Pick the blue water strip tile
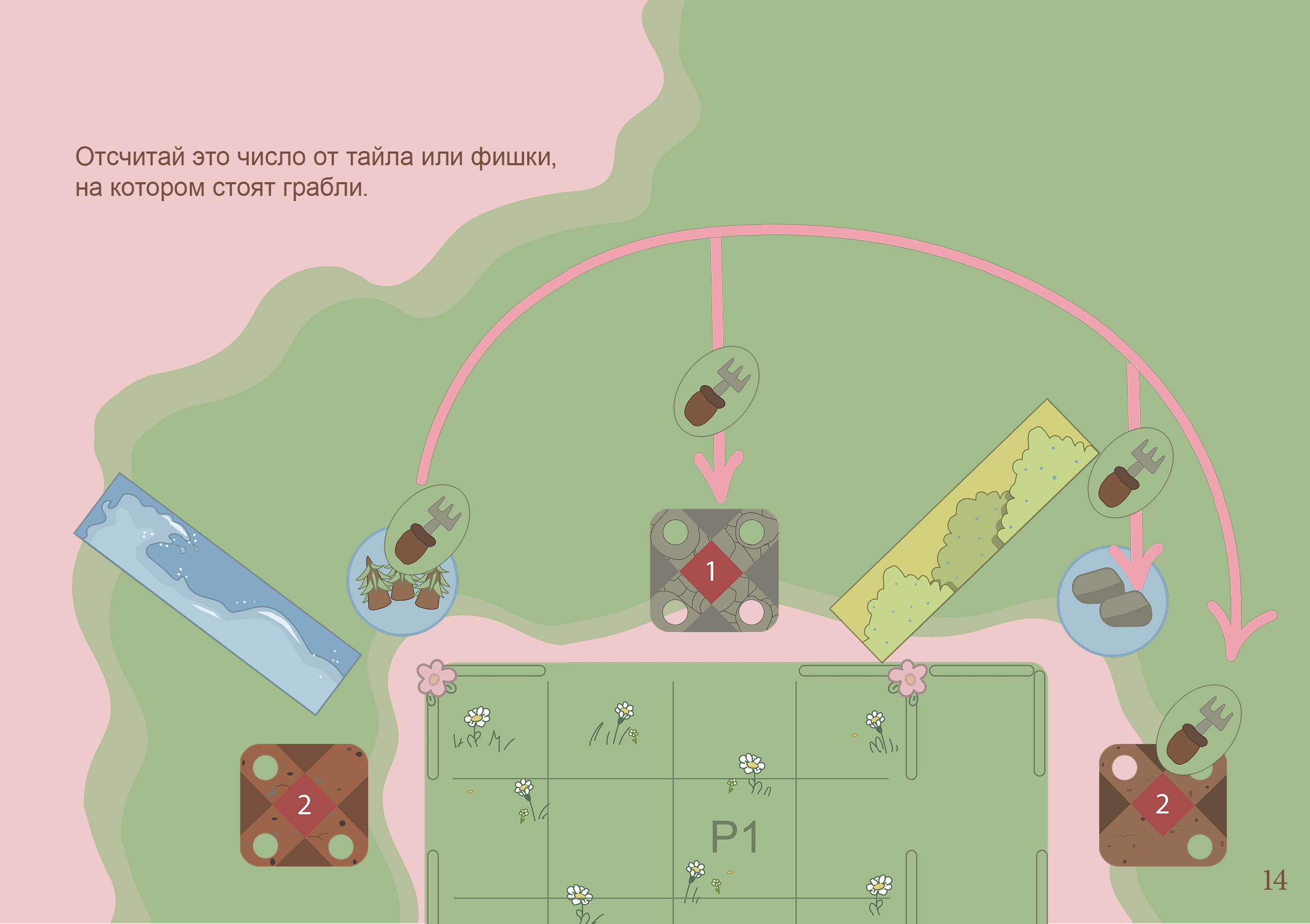 pos(217,593)
